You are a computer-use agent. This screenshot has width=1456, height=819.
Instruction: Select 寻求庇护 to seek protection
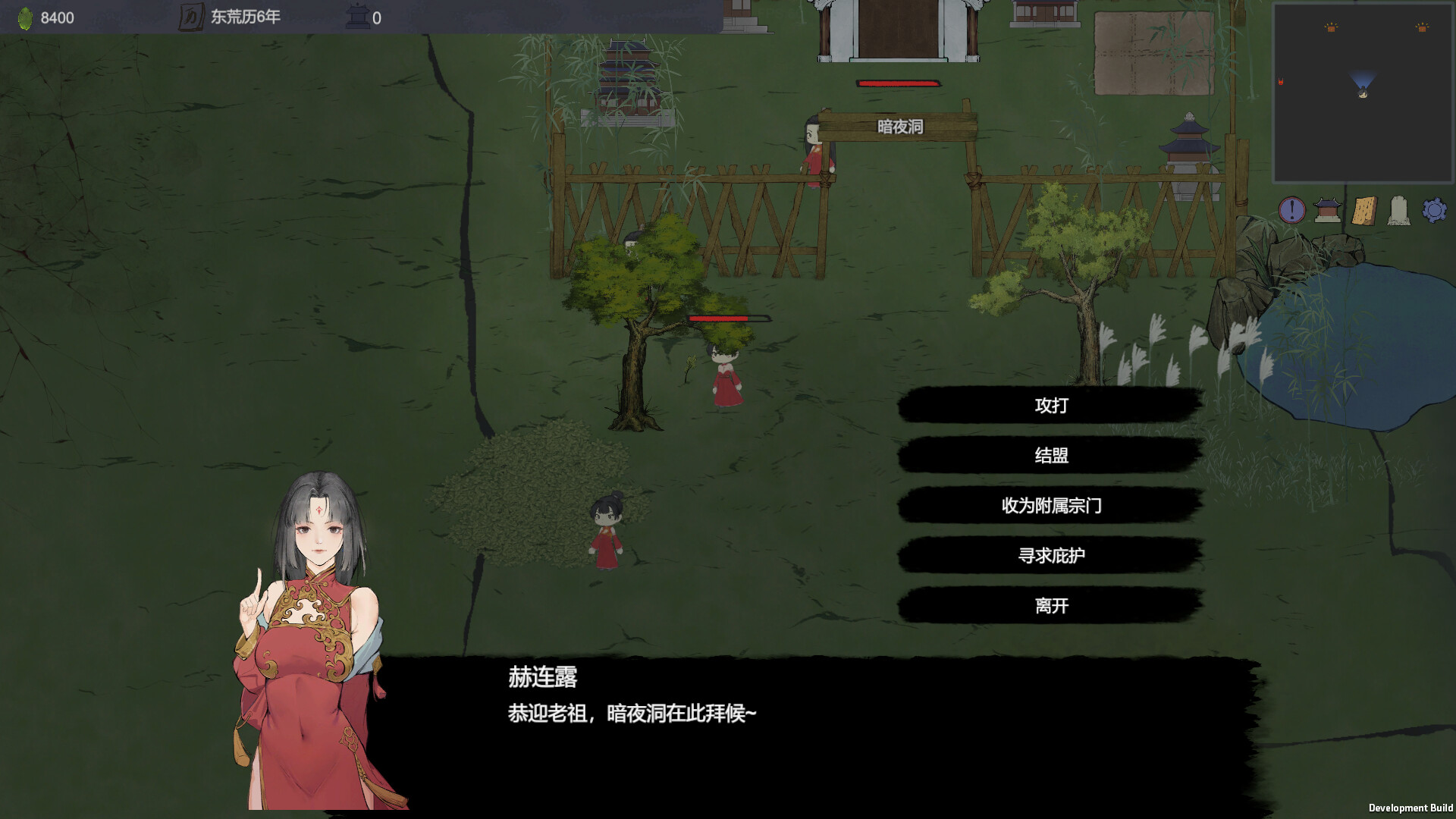(x=1050, y=555)
